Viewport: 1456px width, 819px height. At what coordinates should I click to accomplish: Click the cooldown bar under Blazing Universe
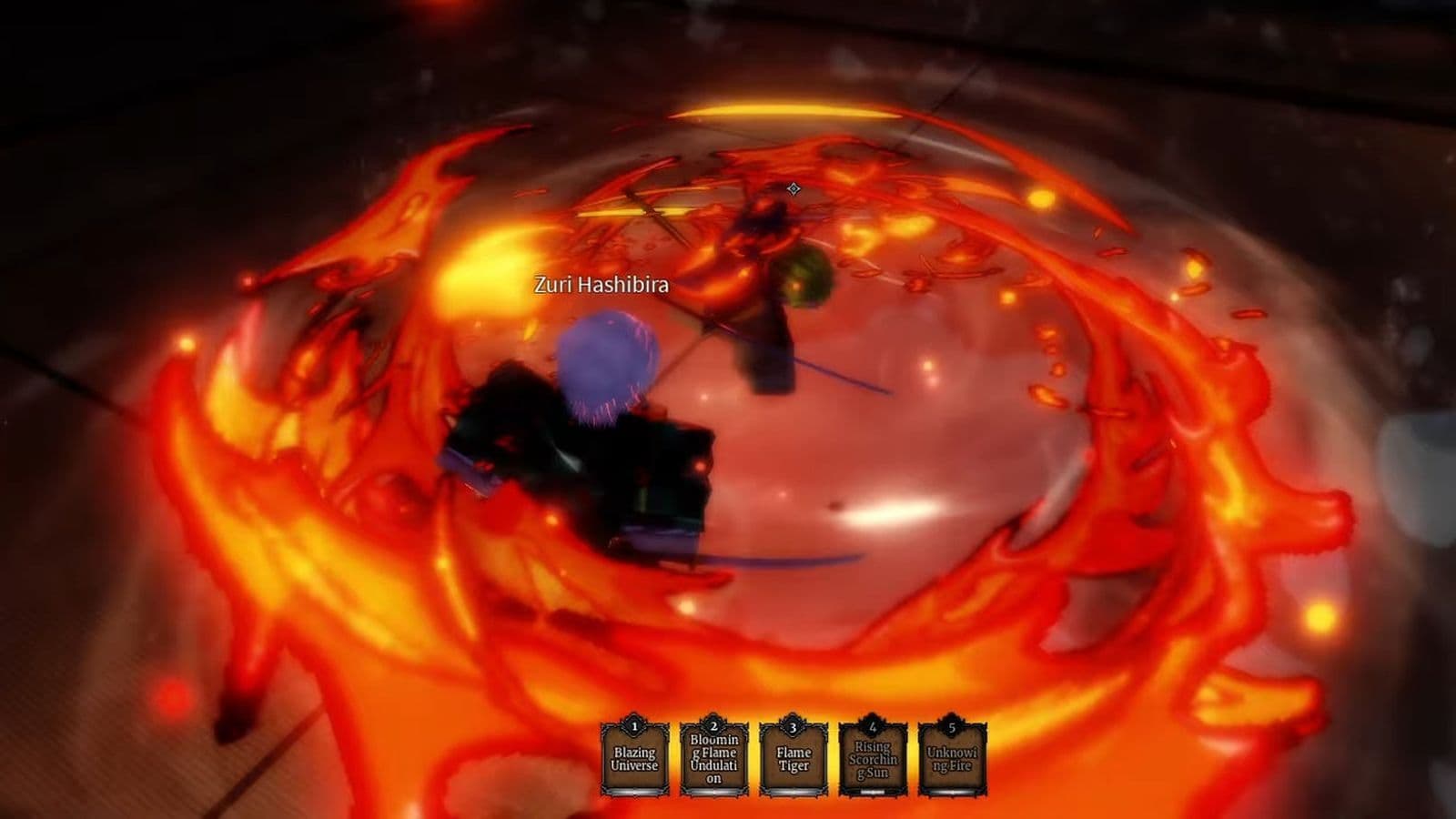[635, 792]
